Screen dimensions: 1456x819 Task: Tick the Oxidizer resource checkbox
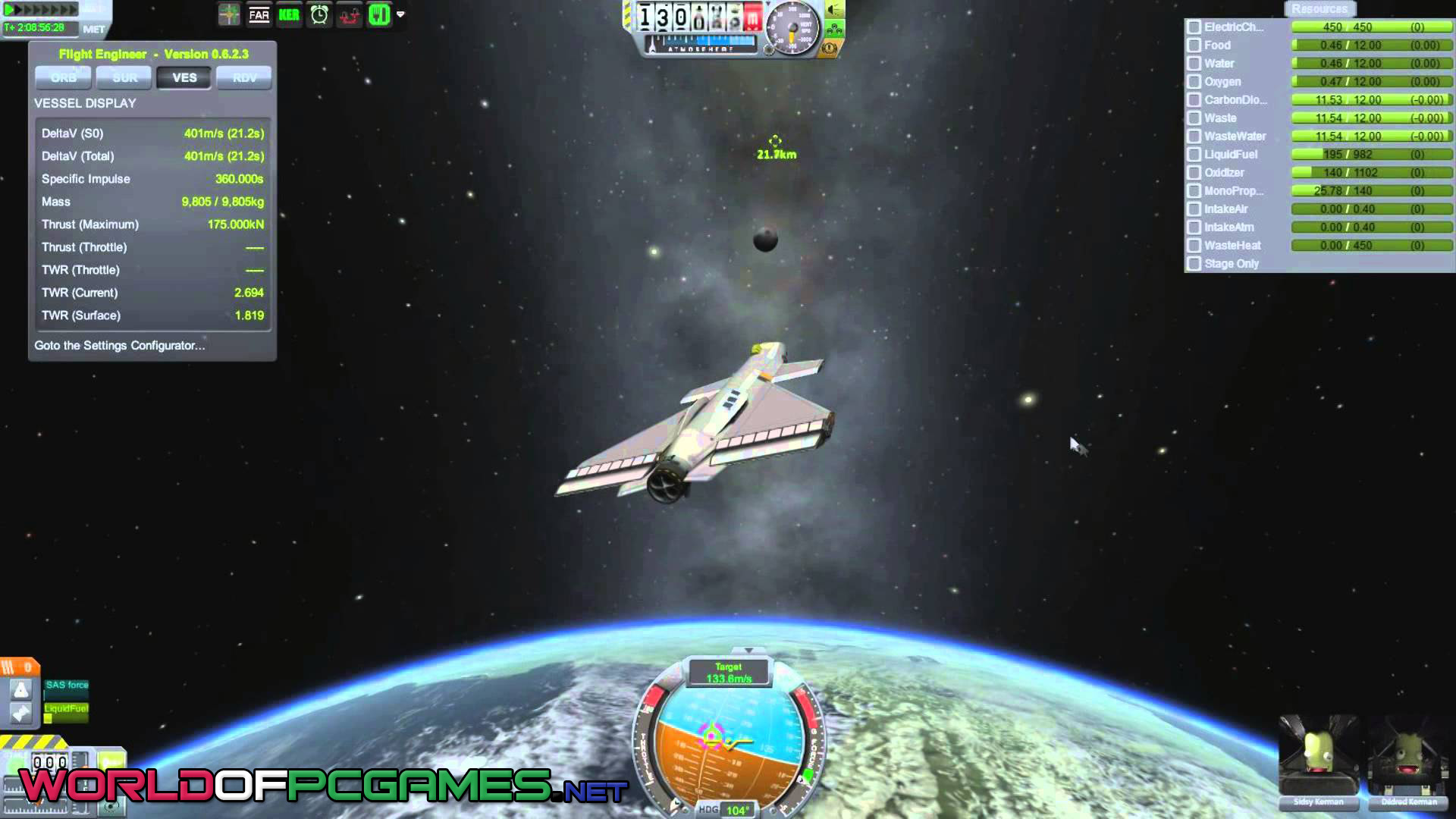coord(1194,173)
